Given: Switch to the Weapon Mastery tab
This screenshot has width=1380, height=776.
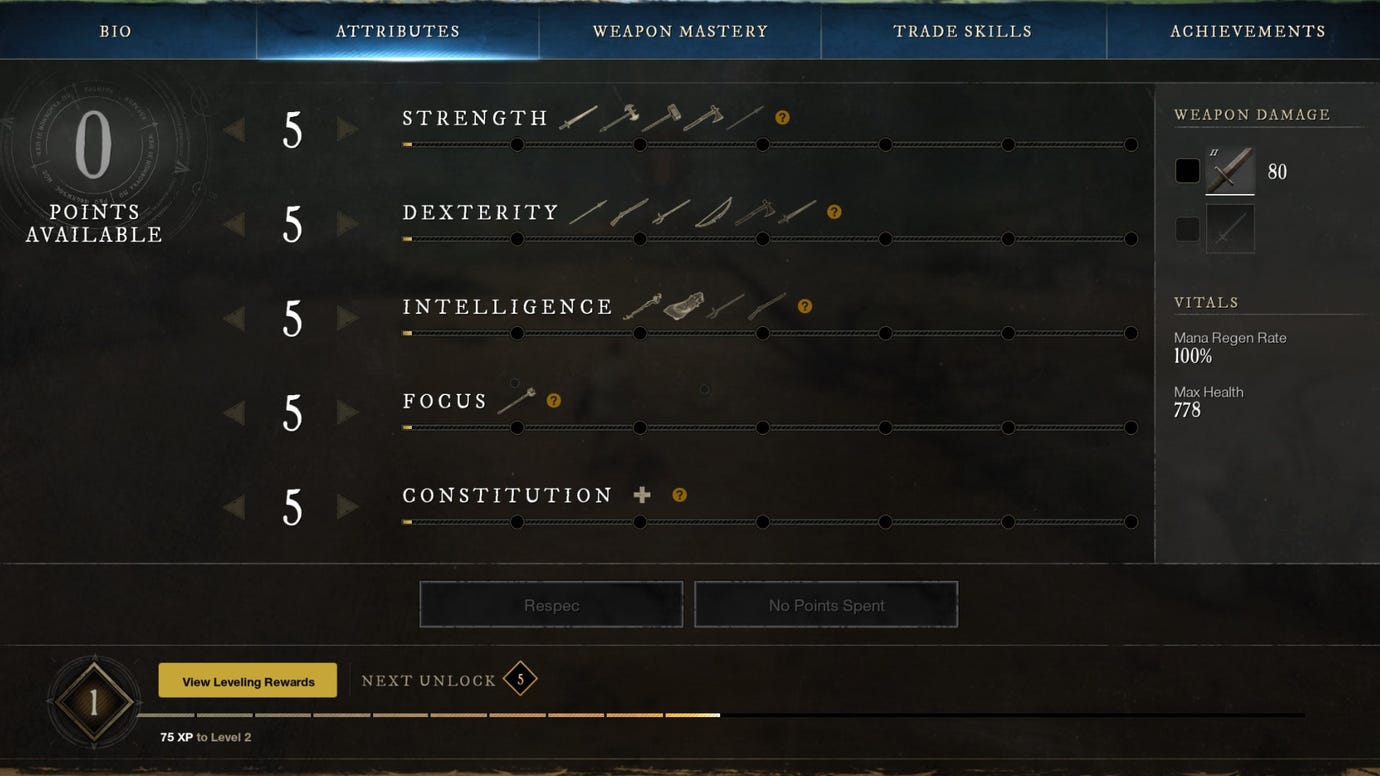Looking at the screenshot, I should (680, 30).
